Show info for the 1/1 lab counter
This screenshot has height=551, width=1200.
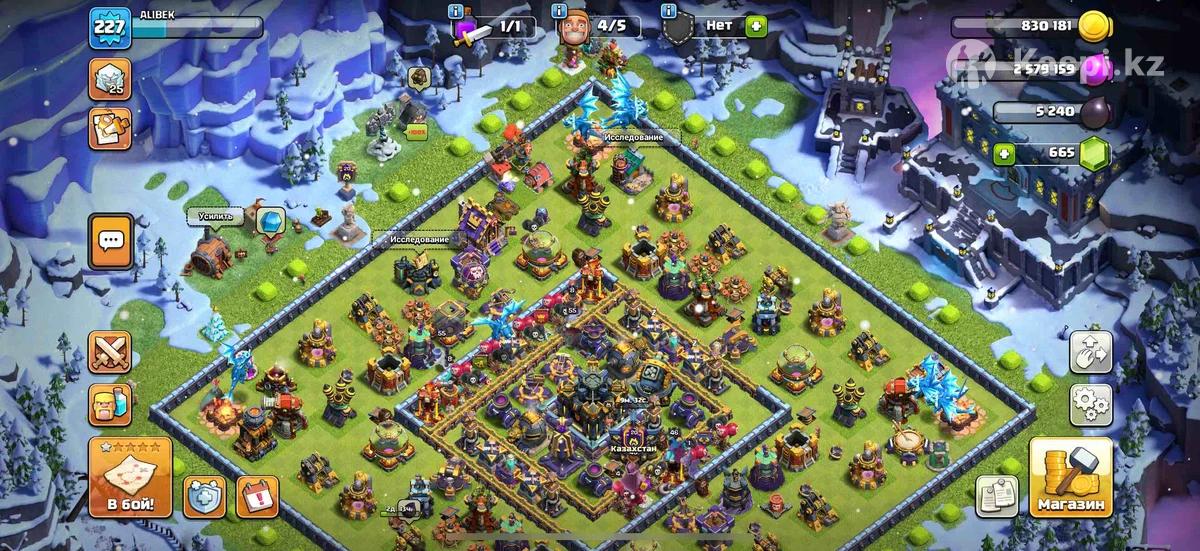pos(456,11)
